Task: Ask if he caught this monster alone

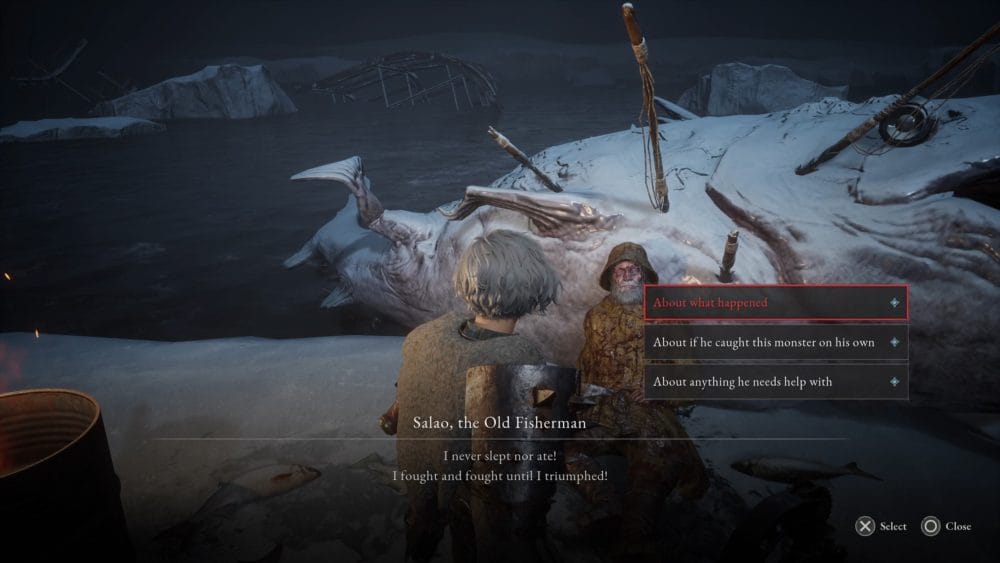Action: point(775,342)
